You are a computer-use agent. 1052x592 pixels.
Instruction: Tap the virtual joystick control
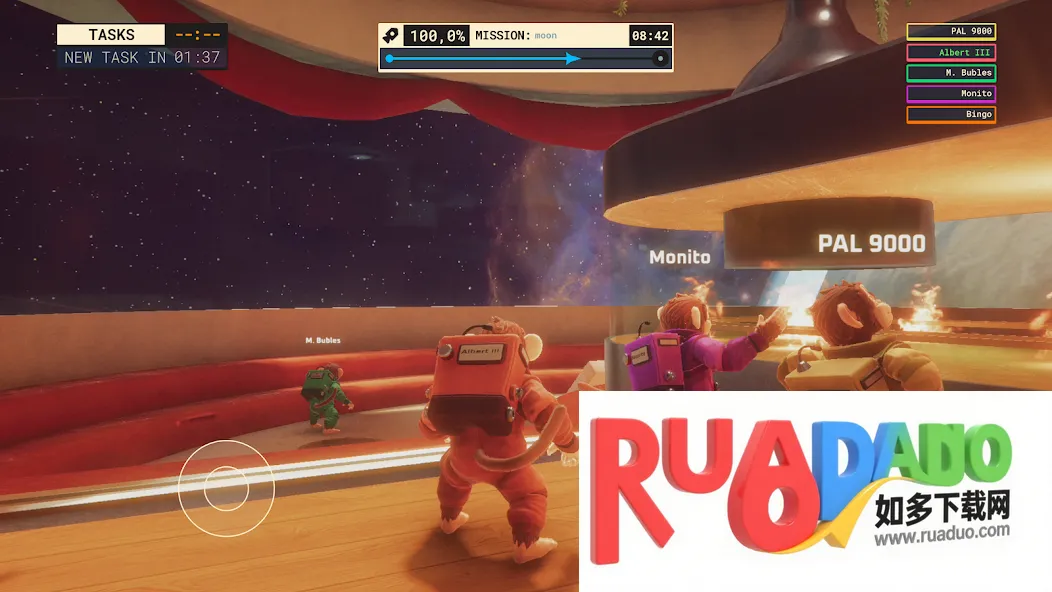(x=226, y=487)
